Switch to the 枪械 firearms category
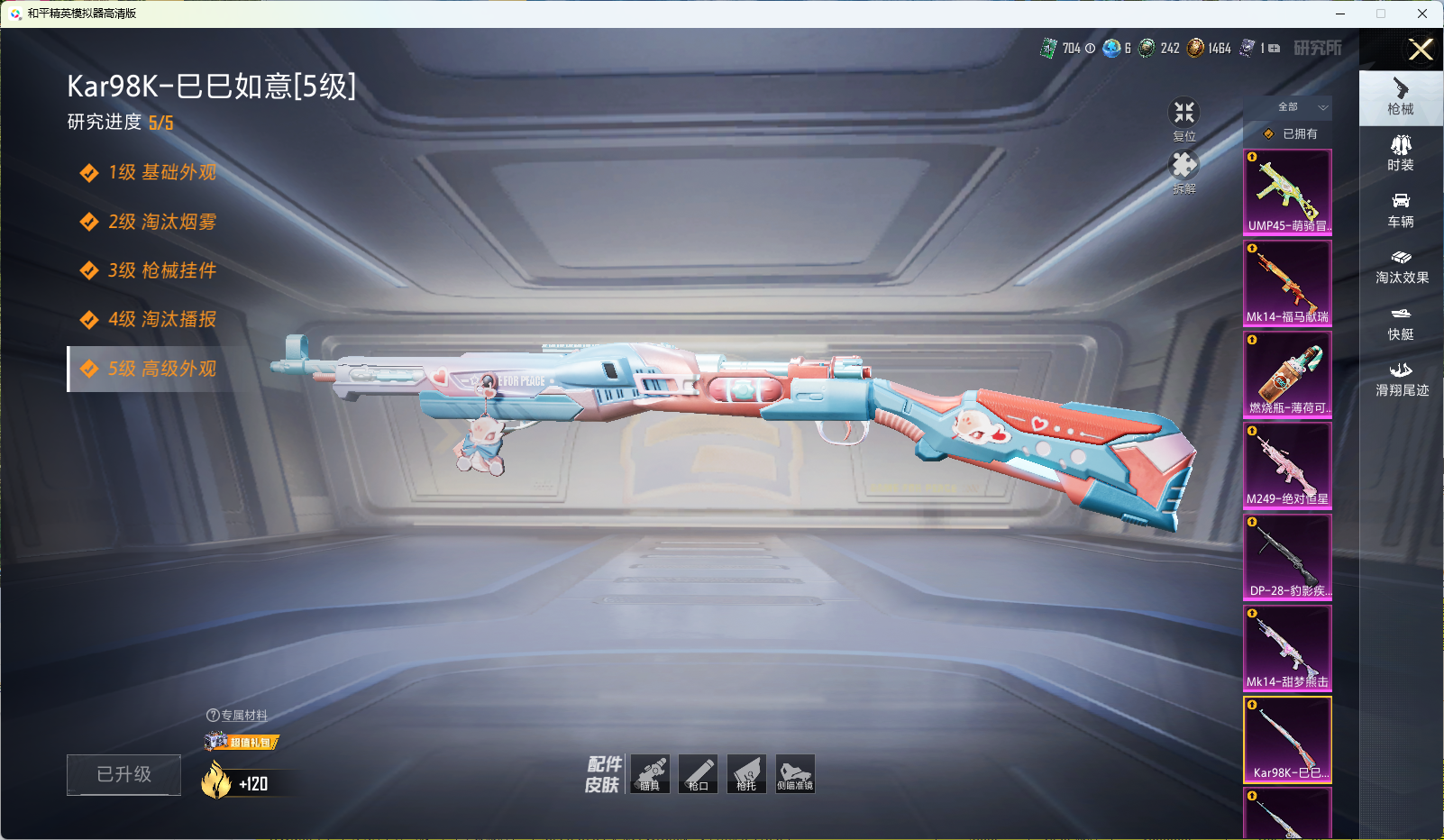The width and height of the screenshot is (1444, 840). tap(1401, 97)
